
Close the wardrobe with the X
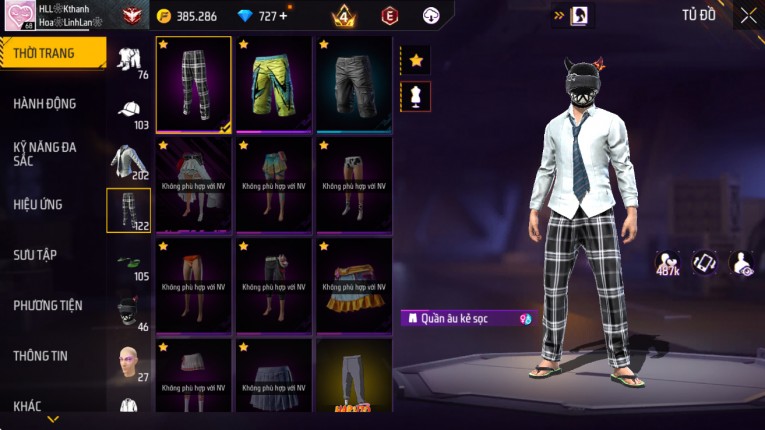tap(748, 15)
